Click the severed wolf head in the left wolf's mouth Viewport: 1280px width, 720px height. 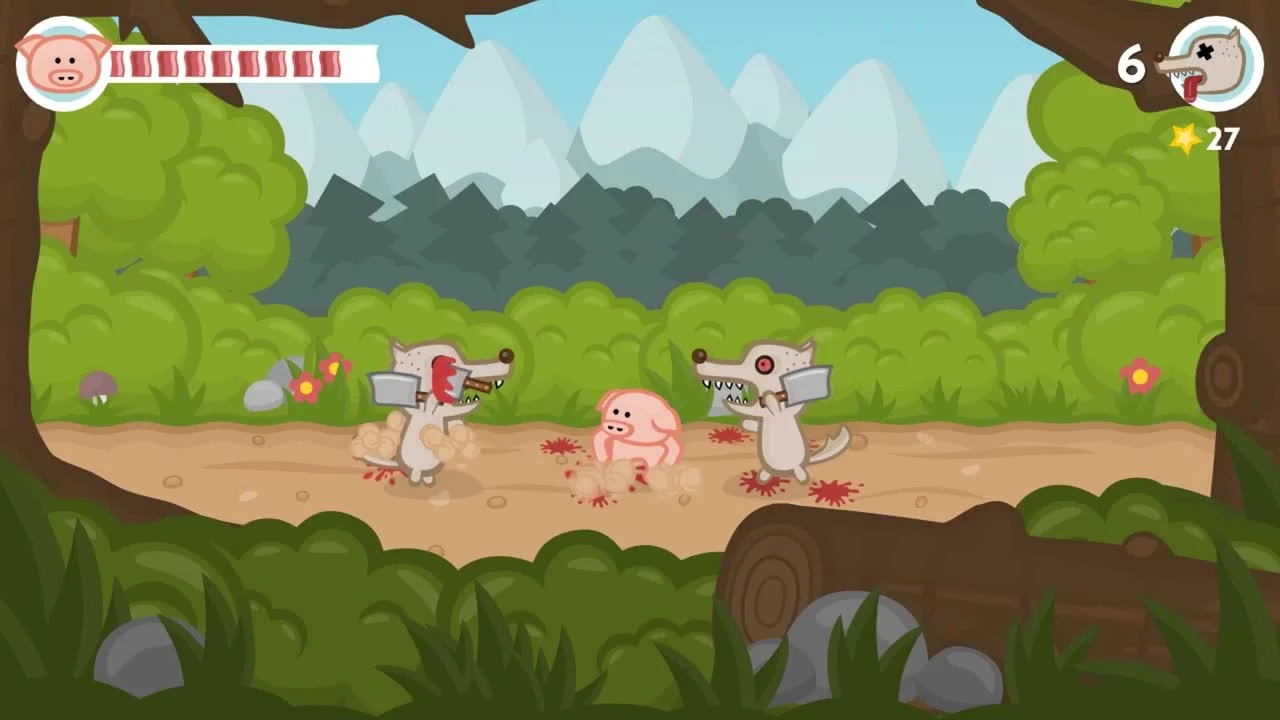coord(443,383)
